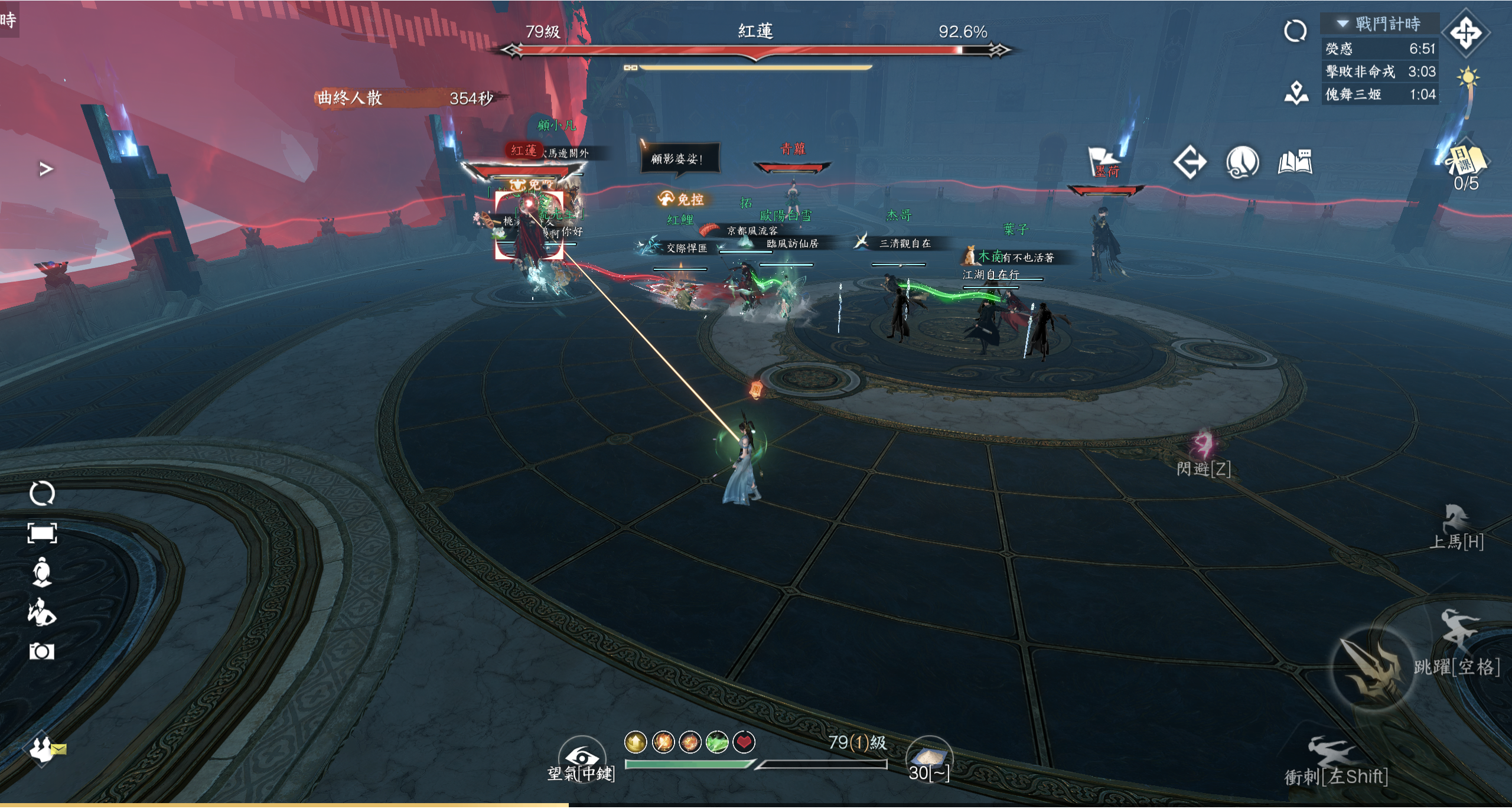Open the 日課 daily tasks icon

click(1466, 161)
